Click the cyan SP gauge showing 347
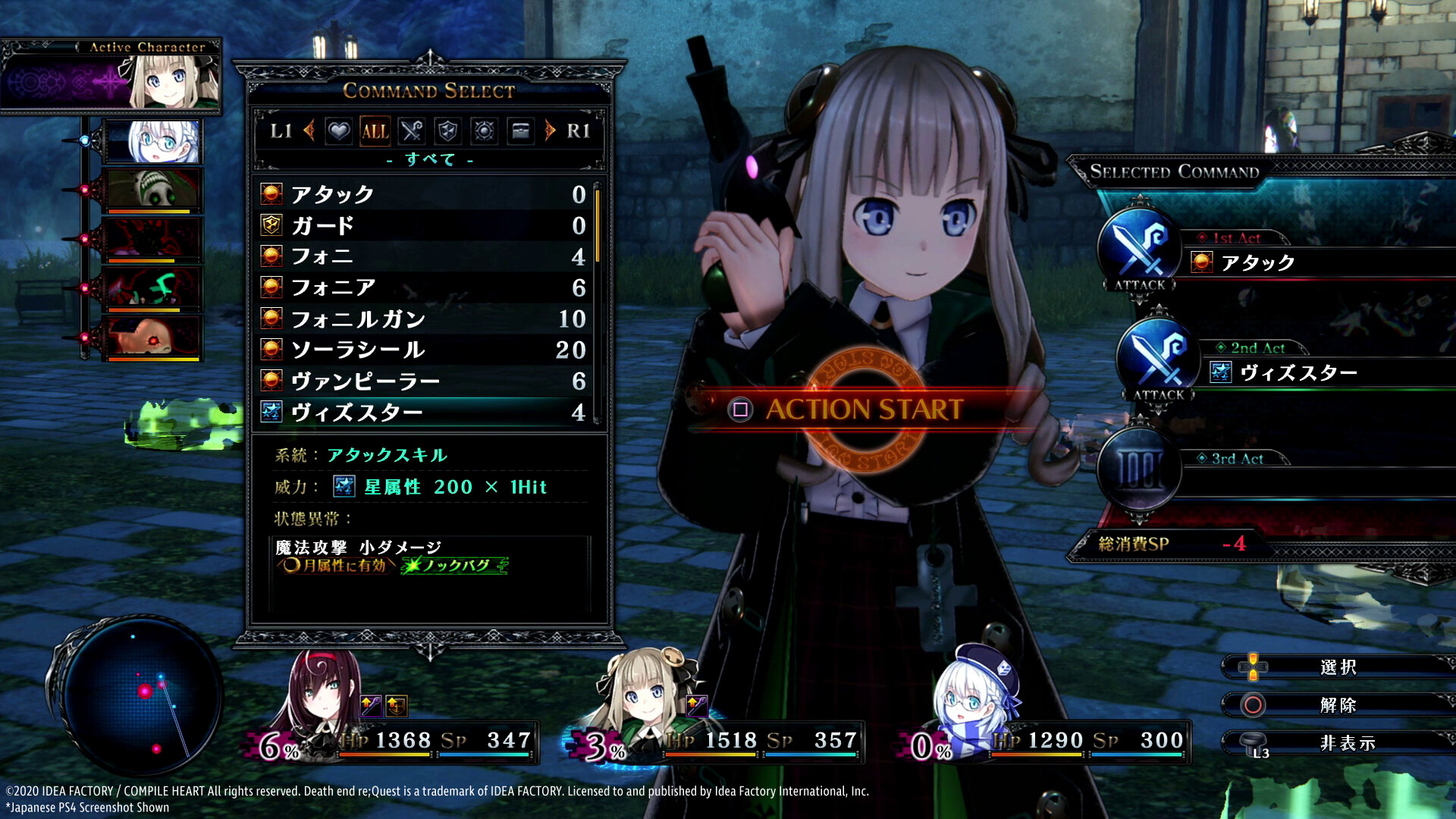Image resolution: width=1456 pixels, height=819 pixels. 485,754
